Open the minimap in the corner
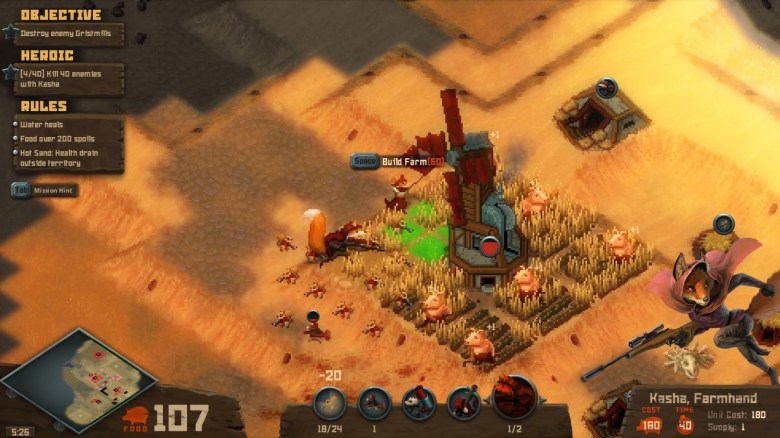The height and width of the screenshot is (438, 780). 76,379
